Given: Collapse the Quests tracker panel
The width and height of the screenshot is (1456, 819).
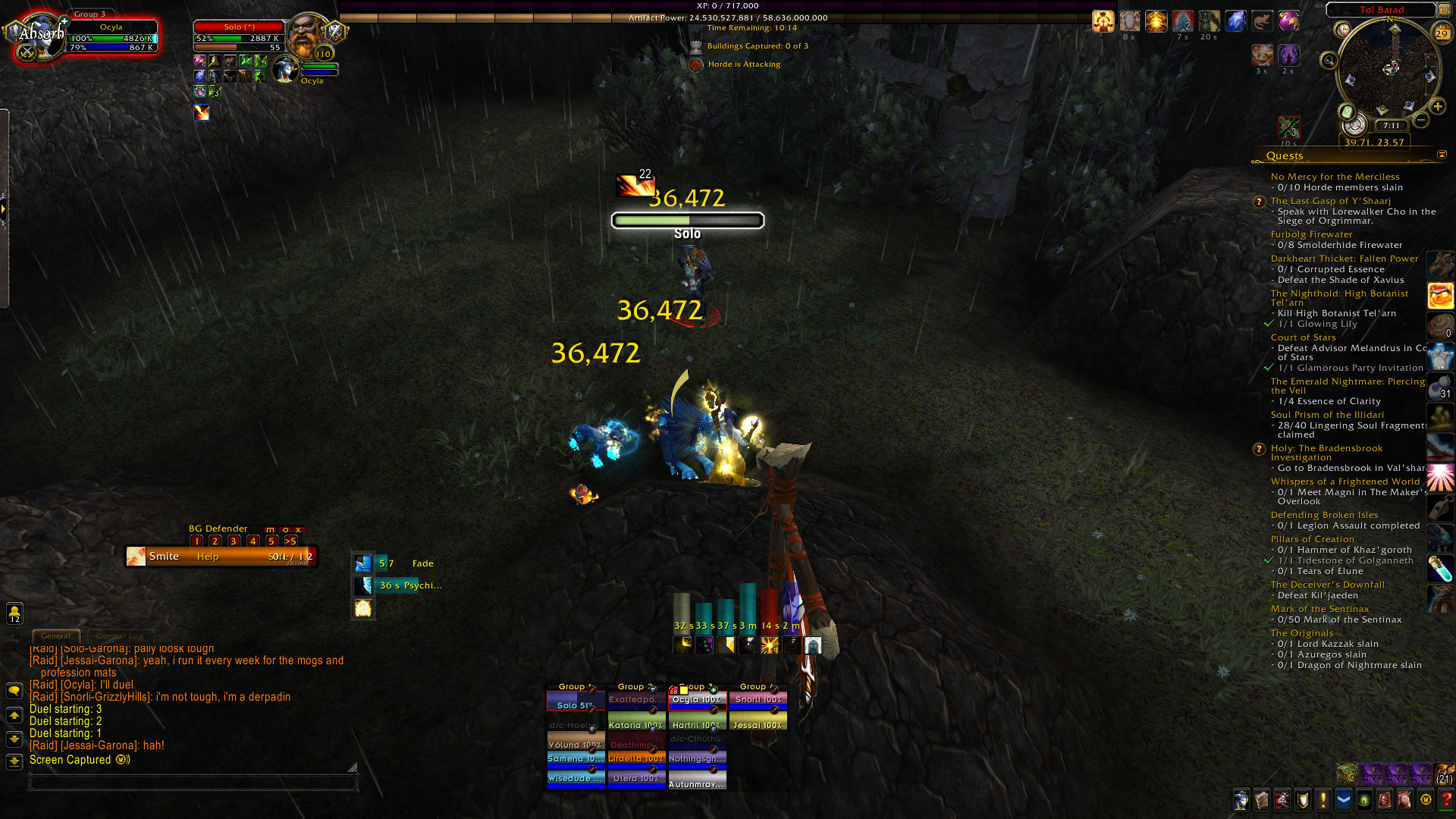Looking at the screenshot, I should tap(1442, 155).
